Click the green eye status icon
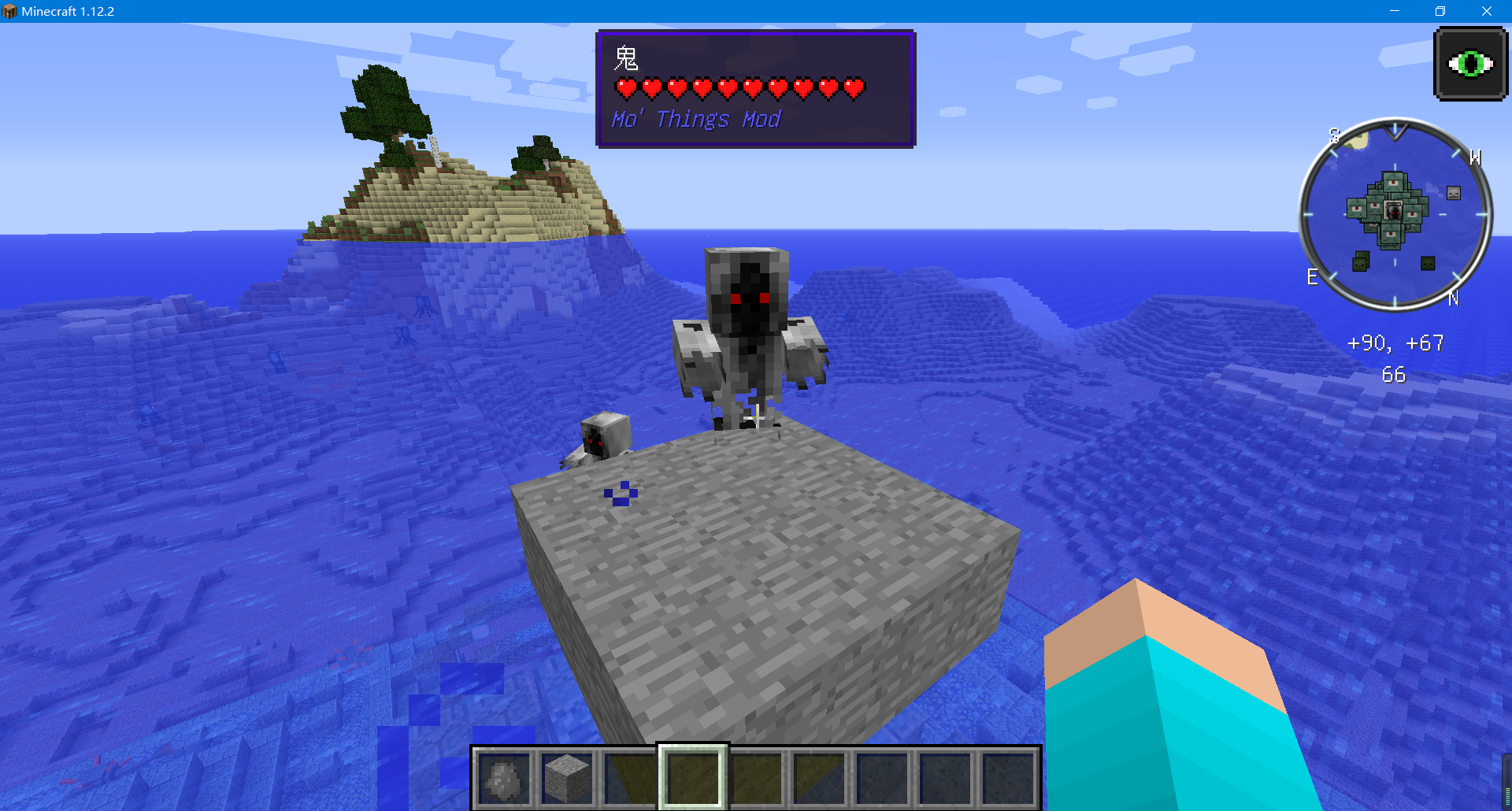 [x=1470, y=64]
